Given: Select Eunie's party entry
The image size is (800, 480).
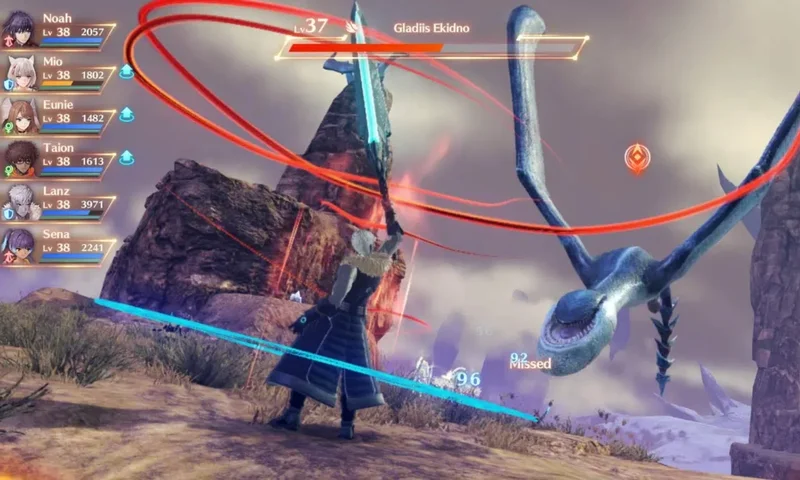Looking at the screenshot, I should tap(58, 115).
